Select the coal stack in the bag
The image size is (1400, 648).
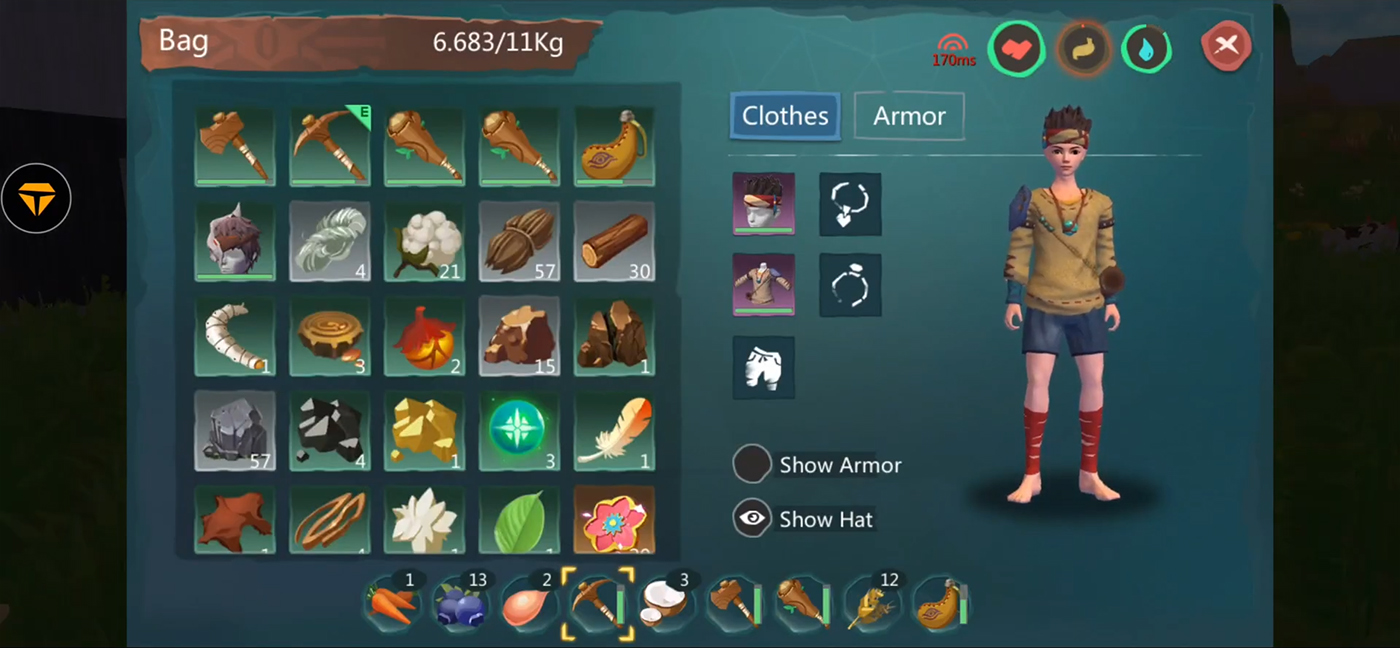(330, 430)
